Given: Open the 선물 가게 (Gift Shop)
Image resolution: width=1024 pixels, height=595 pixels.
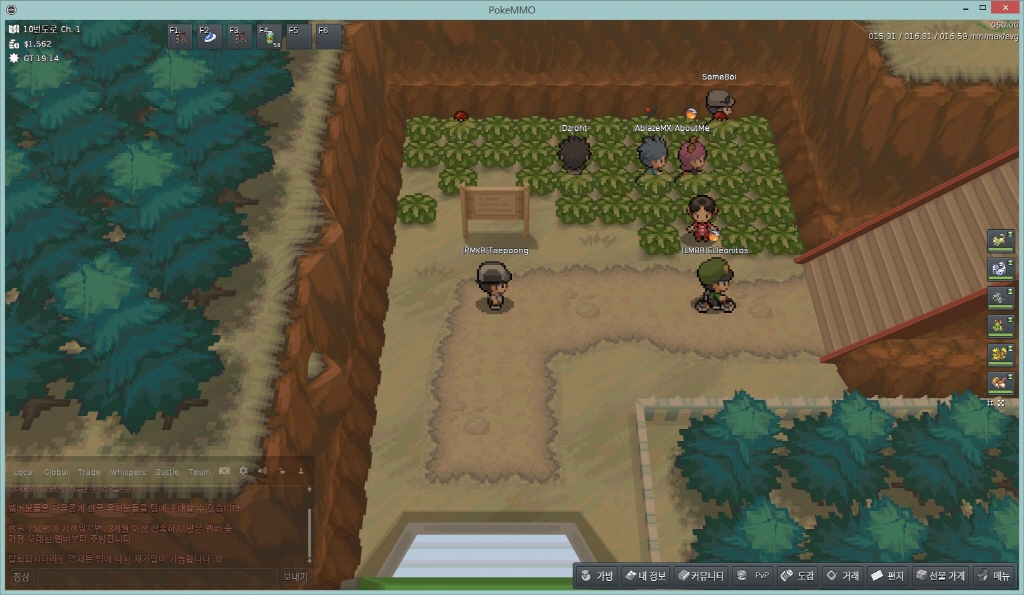Looking at the screenshot, I should 940,575.
